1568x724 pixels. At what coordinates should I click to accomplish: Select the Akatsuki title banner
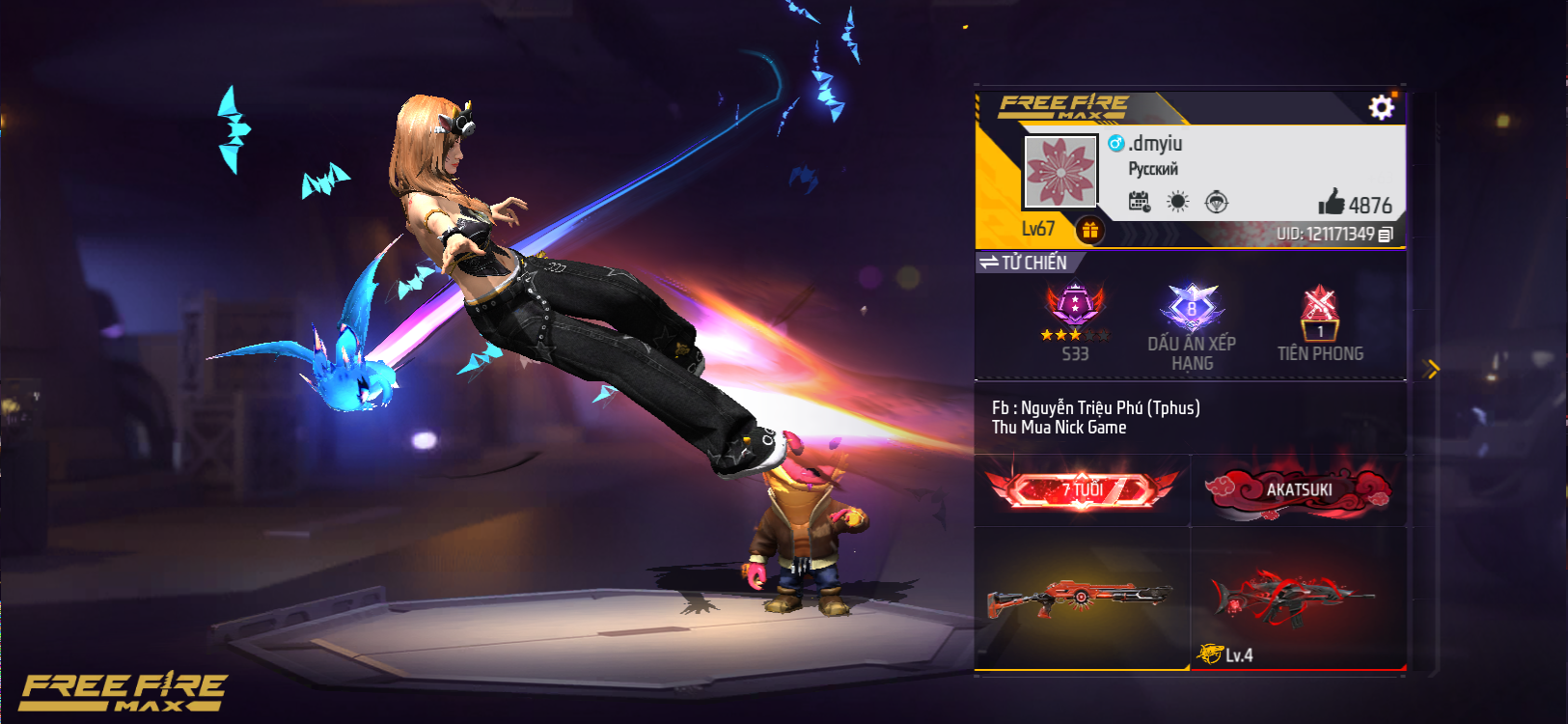pyautogui.click(x=1298, y=490)
